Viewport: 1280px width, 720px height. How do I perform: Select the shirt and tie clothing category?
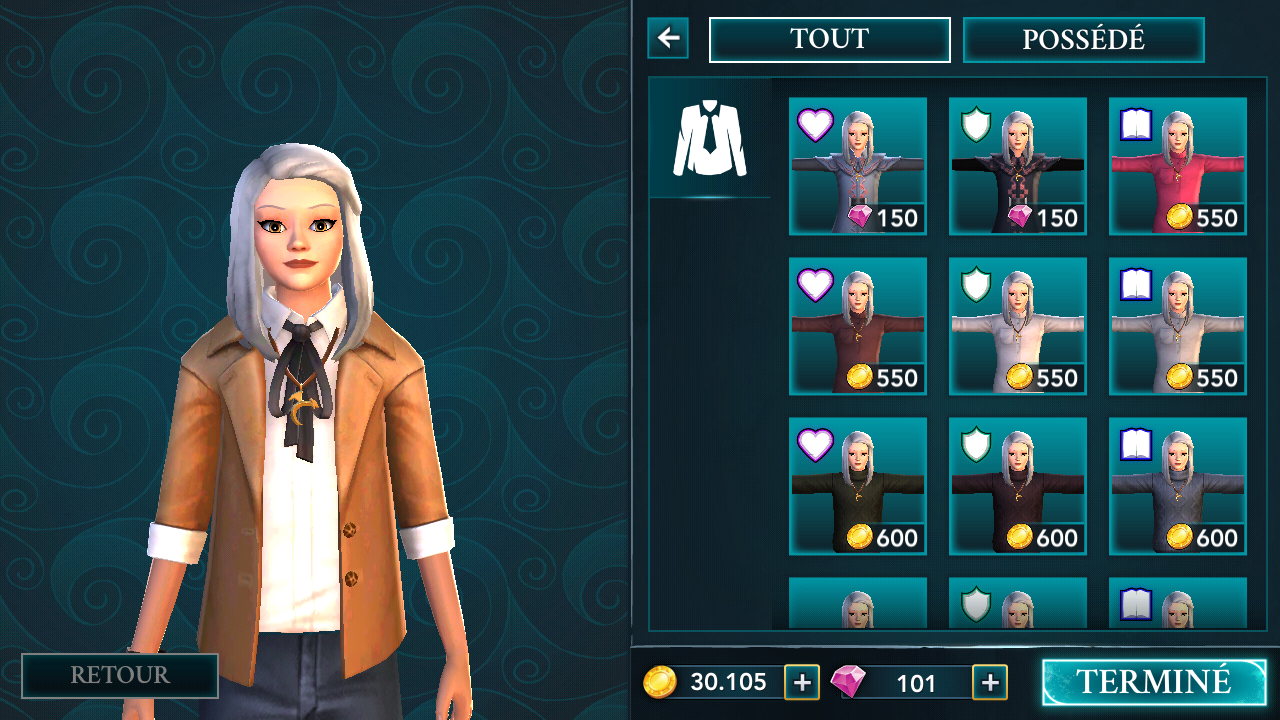(x=710, y=138)
